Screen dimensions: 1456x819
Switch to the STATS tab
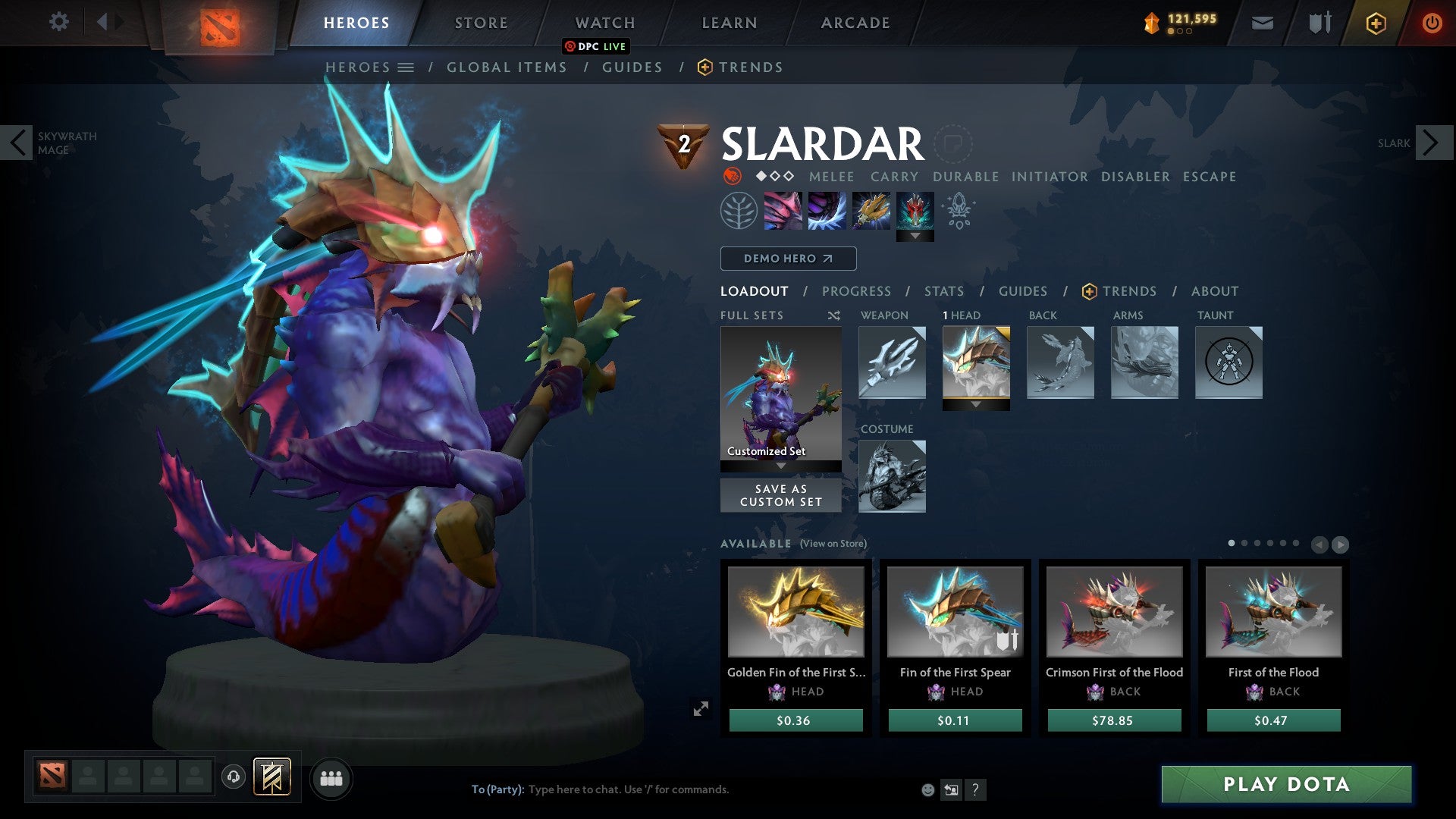coord(943,291)
